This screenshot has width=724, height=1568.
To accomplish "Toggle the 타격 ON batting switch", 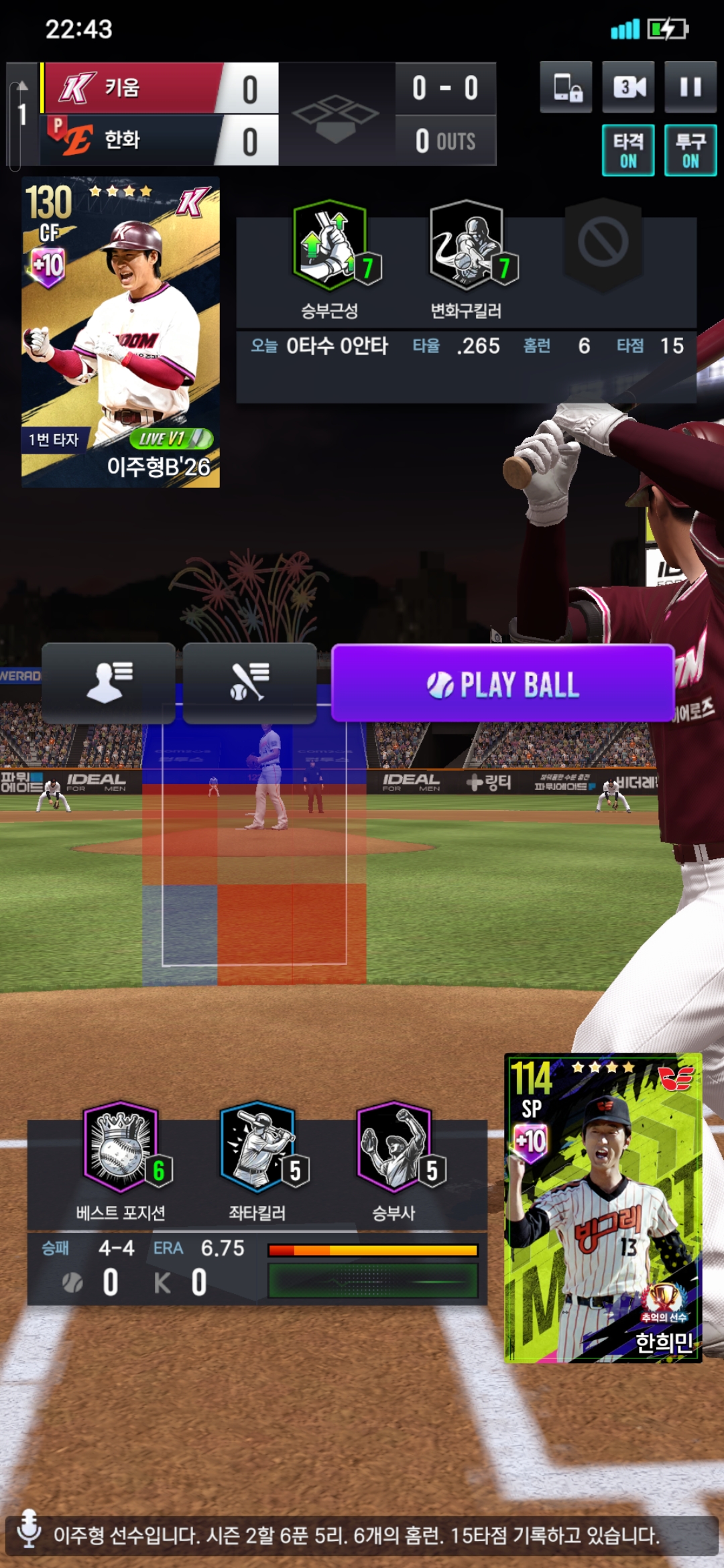I will tap(628, 151).
